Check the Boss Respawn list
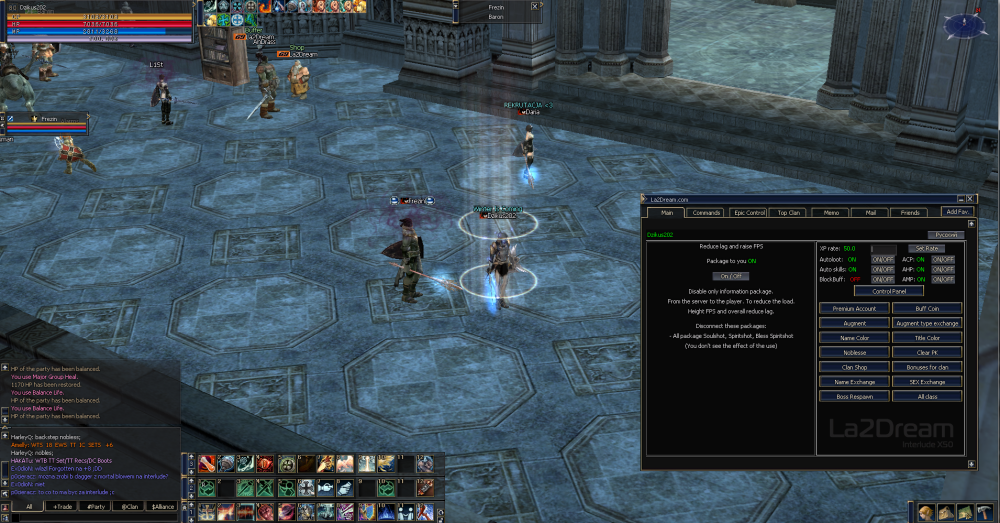This screenshot has width=1000, height=523. (x=854, y=397)
